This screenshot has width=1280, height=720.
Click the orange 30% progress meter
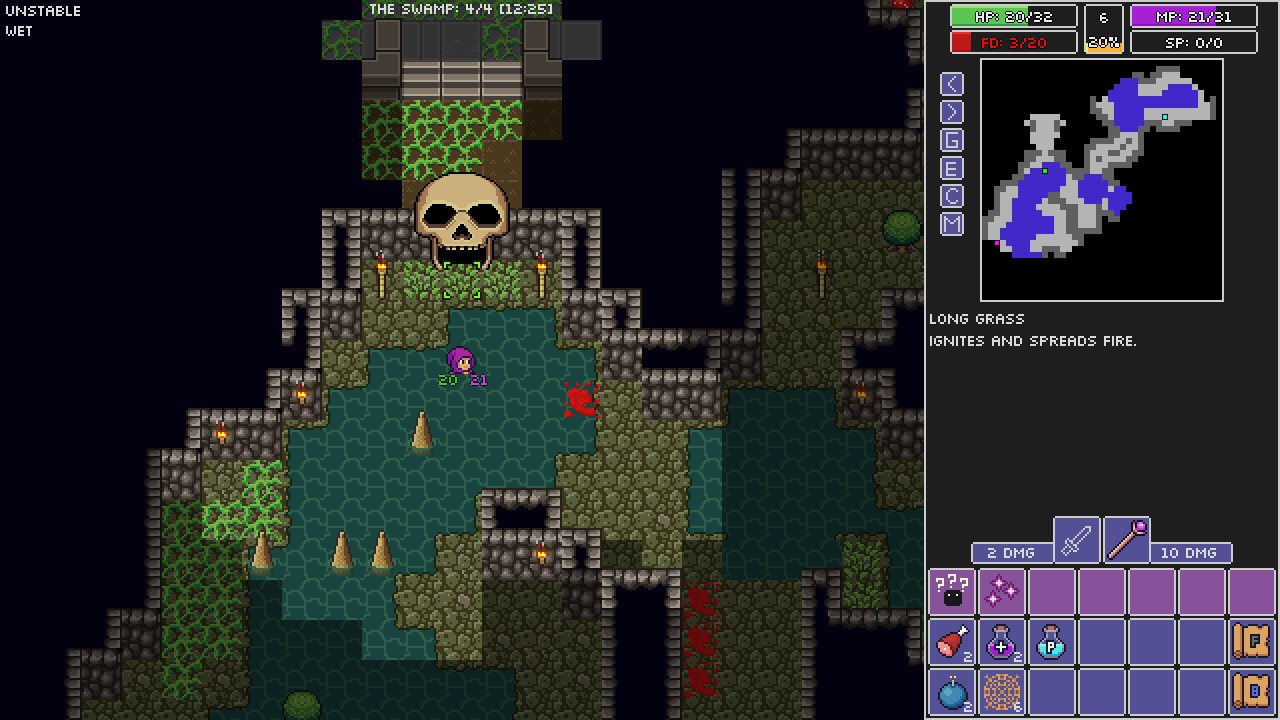(1104, 42)
